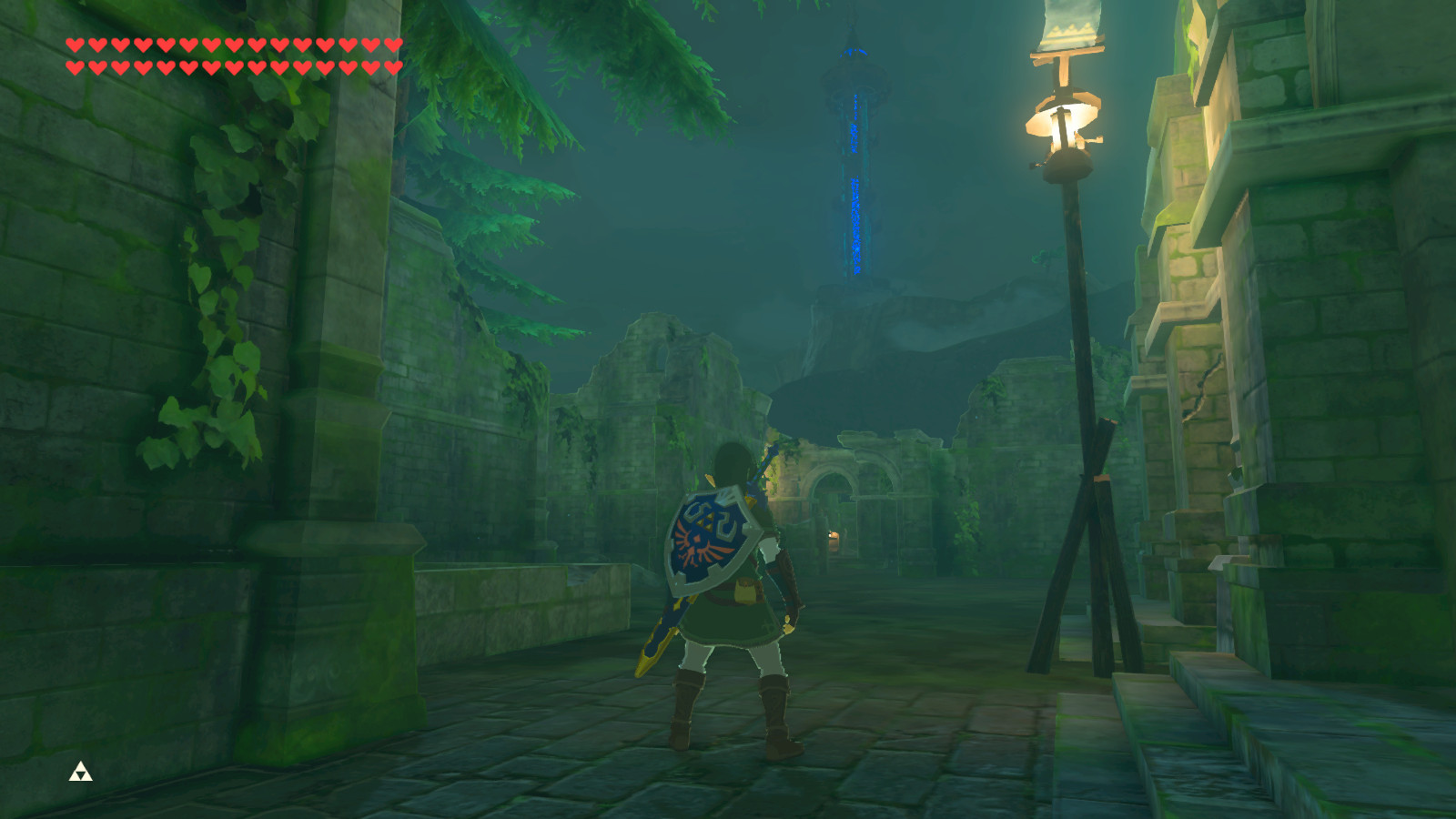Select the first heart in the health meter
The image size is (1456, 819).
(74, 45)
